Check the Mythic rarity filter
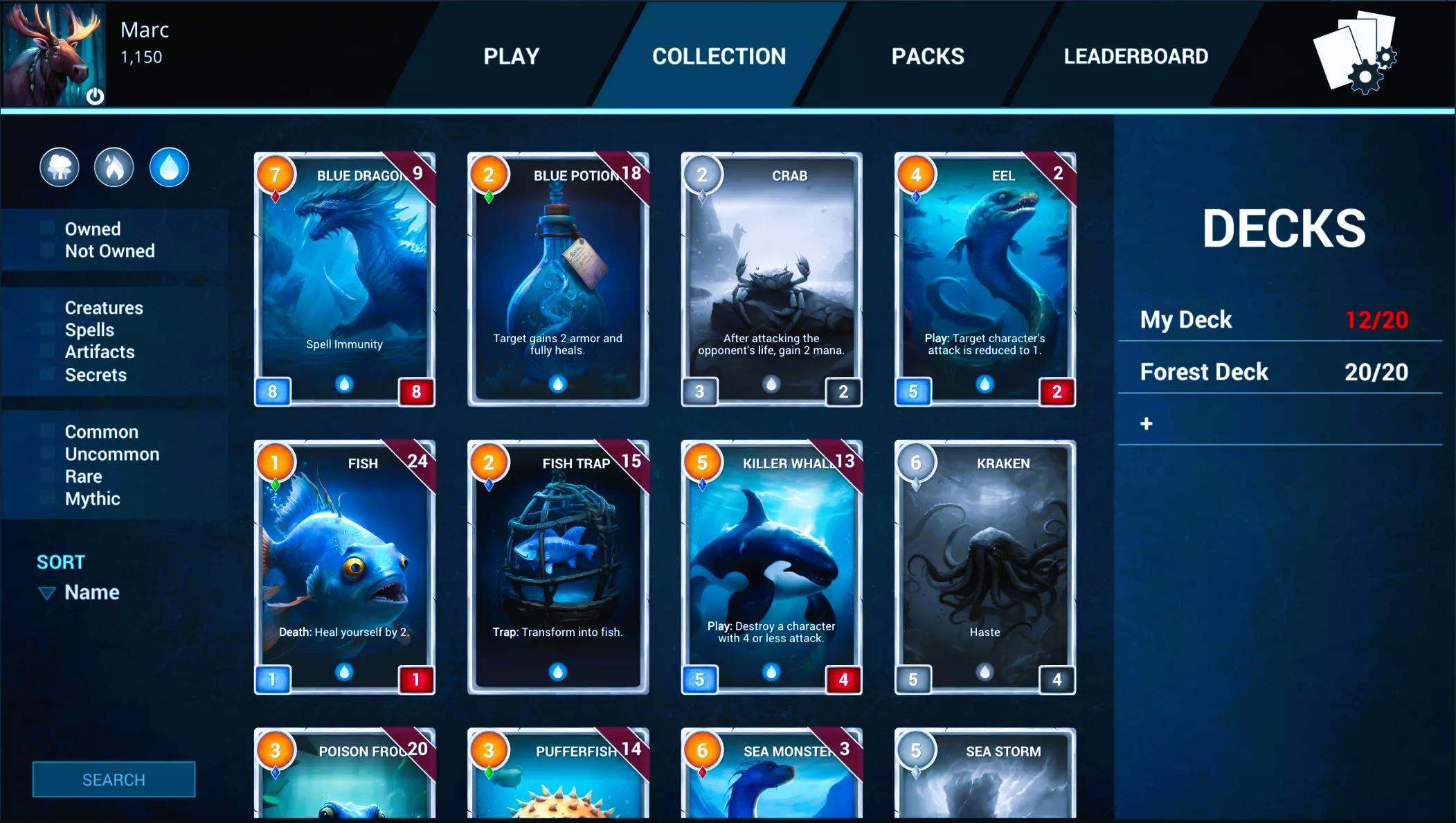1456x823 pixels. pyautogui.click(x=46, y=498)
